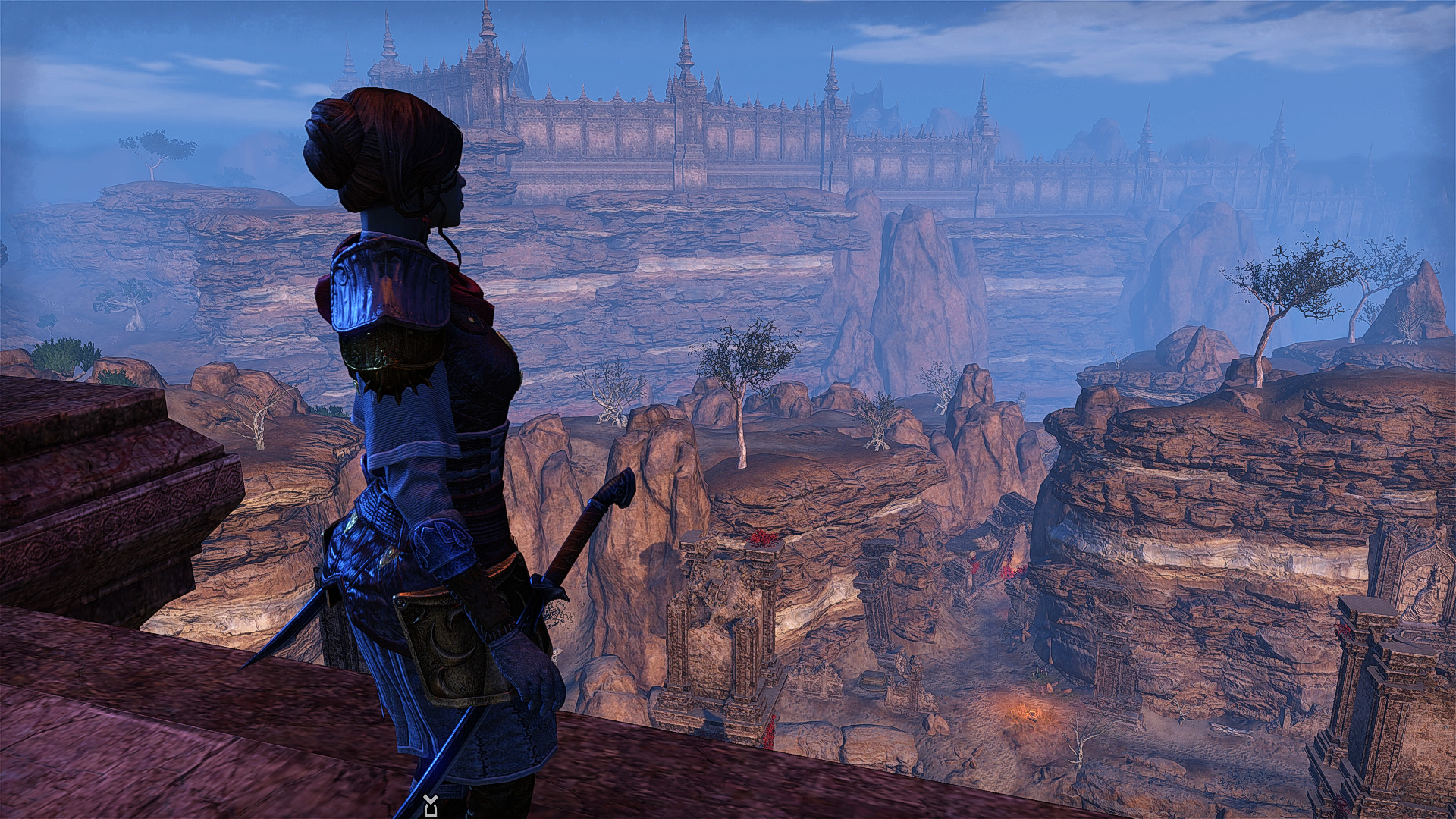Click the white chevron marker icon
The height and width of the screenshot is (819, 1456).
click(430, 805)
